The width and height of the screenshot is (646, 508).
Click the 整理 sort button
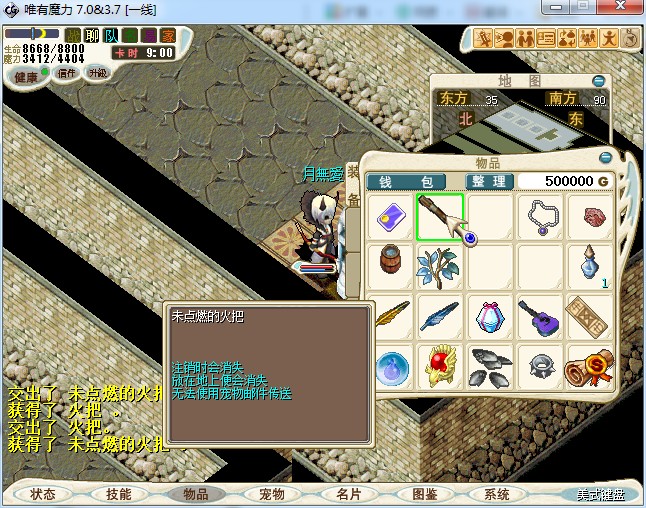point(490,181)
